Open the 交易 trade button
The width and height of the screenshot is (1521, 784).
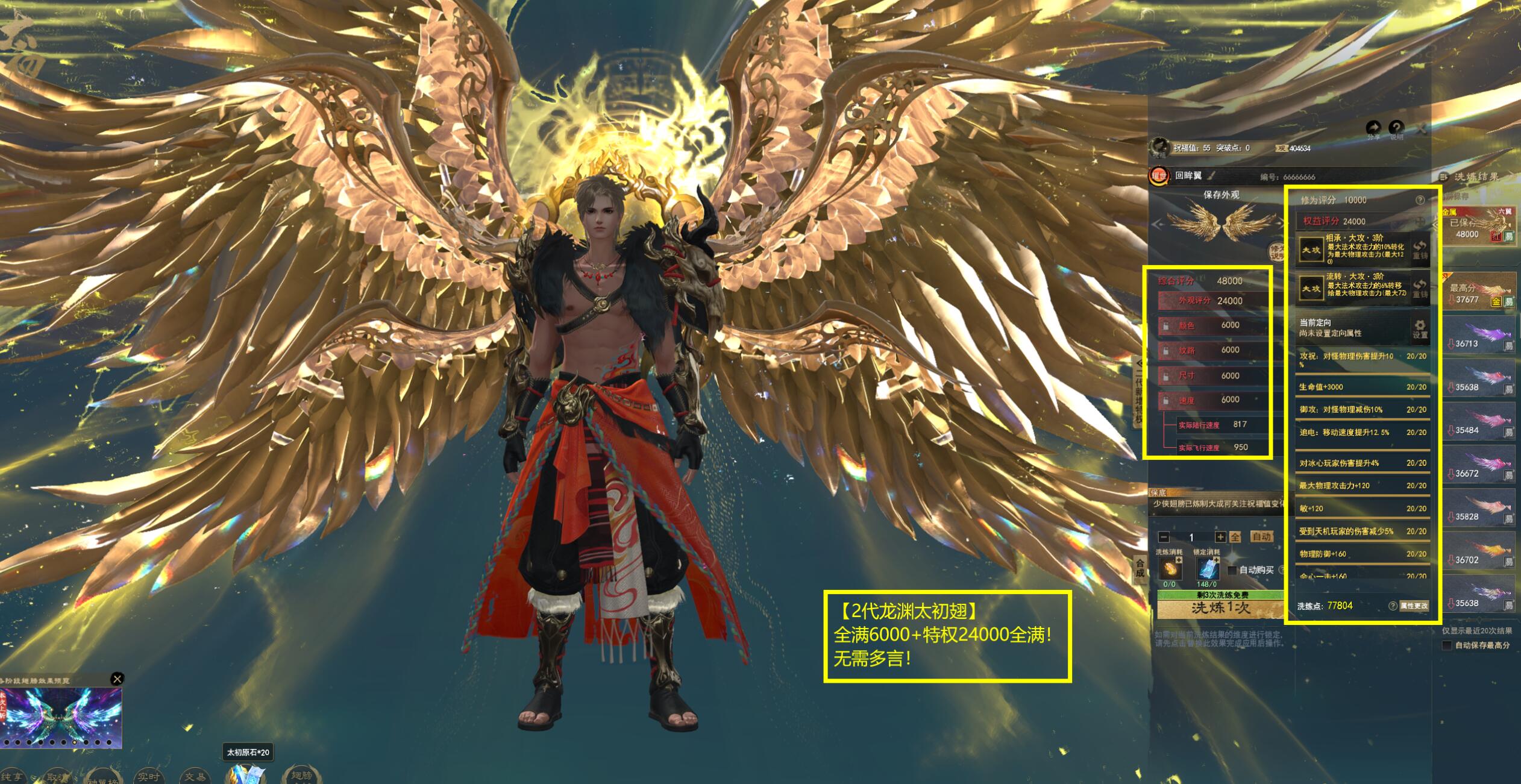(x=195, y=776)
